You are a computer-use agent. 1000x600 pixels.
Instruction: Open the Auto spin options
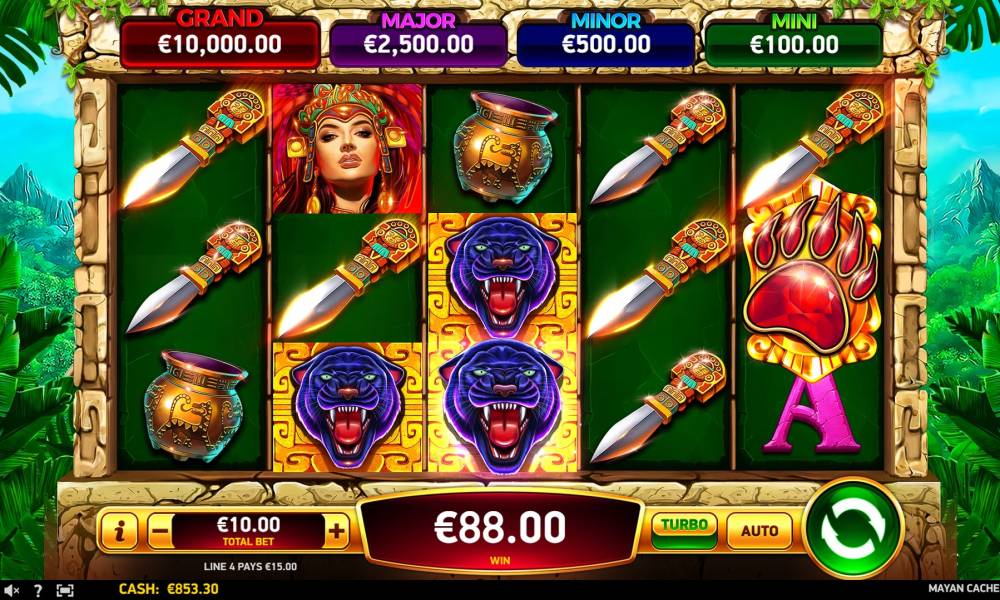(x=759, y=530)
